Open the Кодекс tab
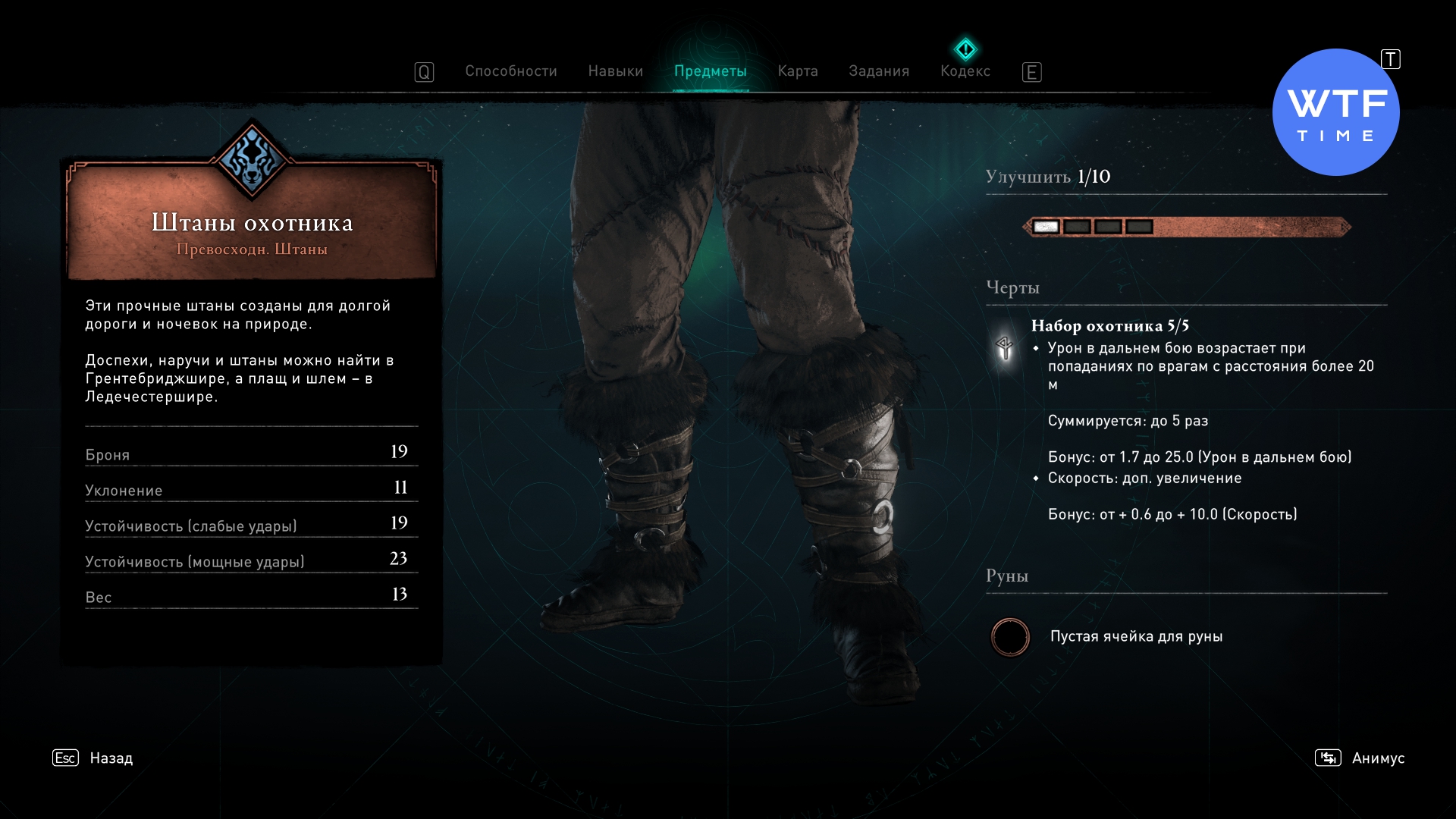The image size is (1456, 819). pyautogui.click(x=965, y=71)
